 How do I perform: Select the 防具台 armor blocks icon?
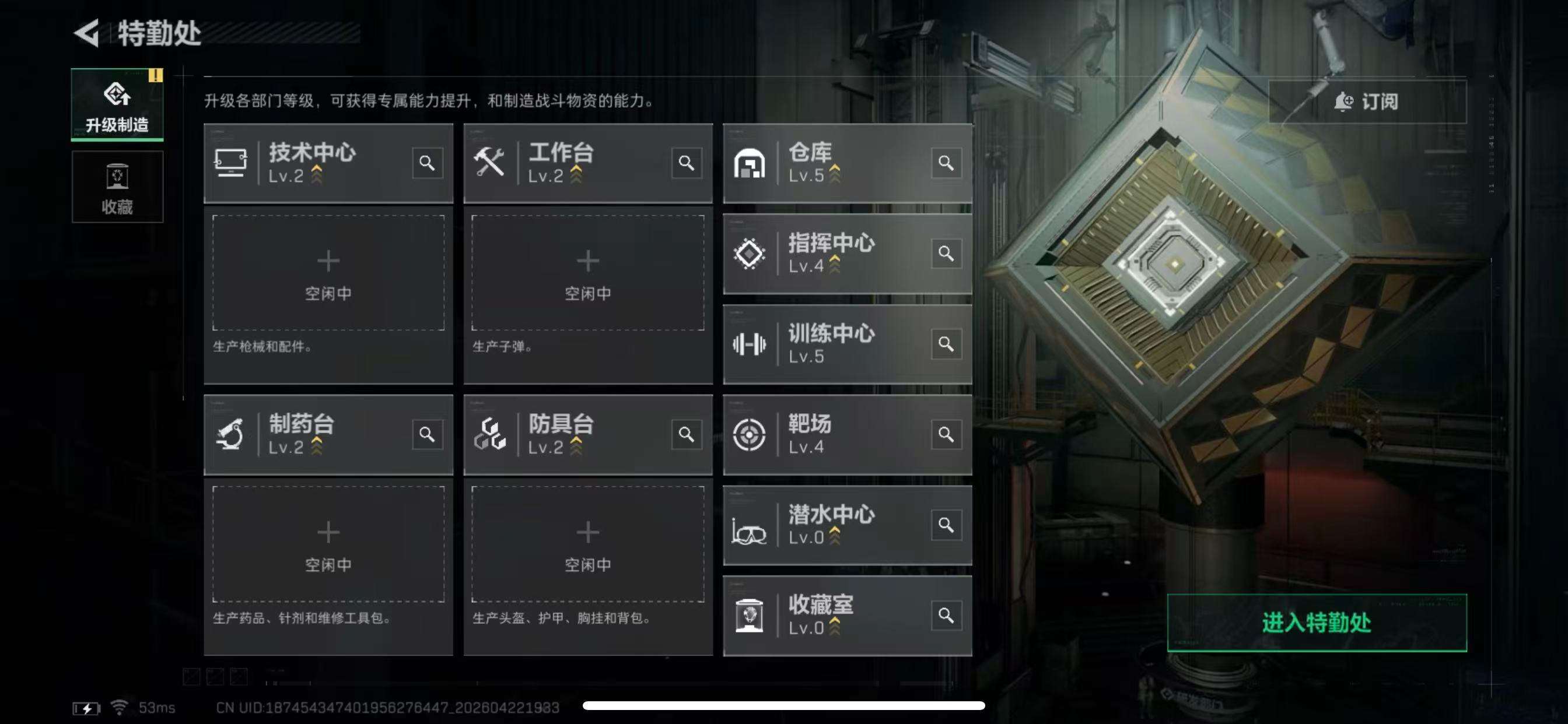[x=490, y=433]
